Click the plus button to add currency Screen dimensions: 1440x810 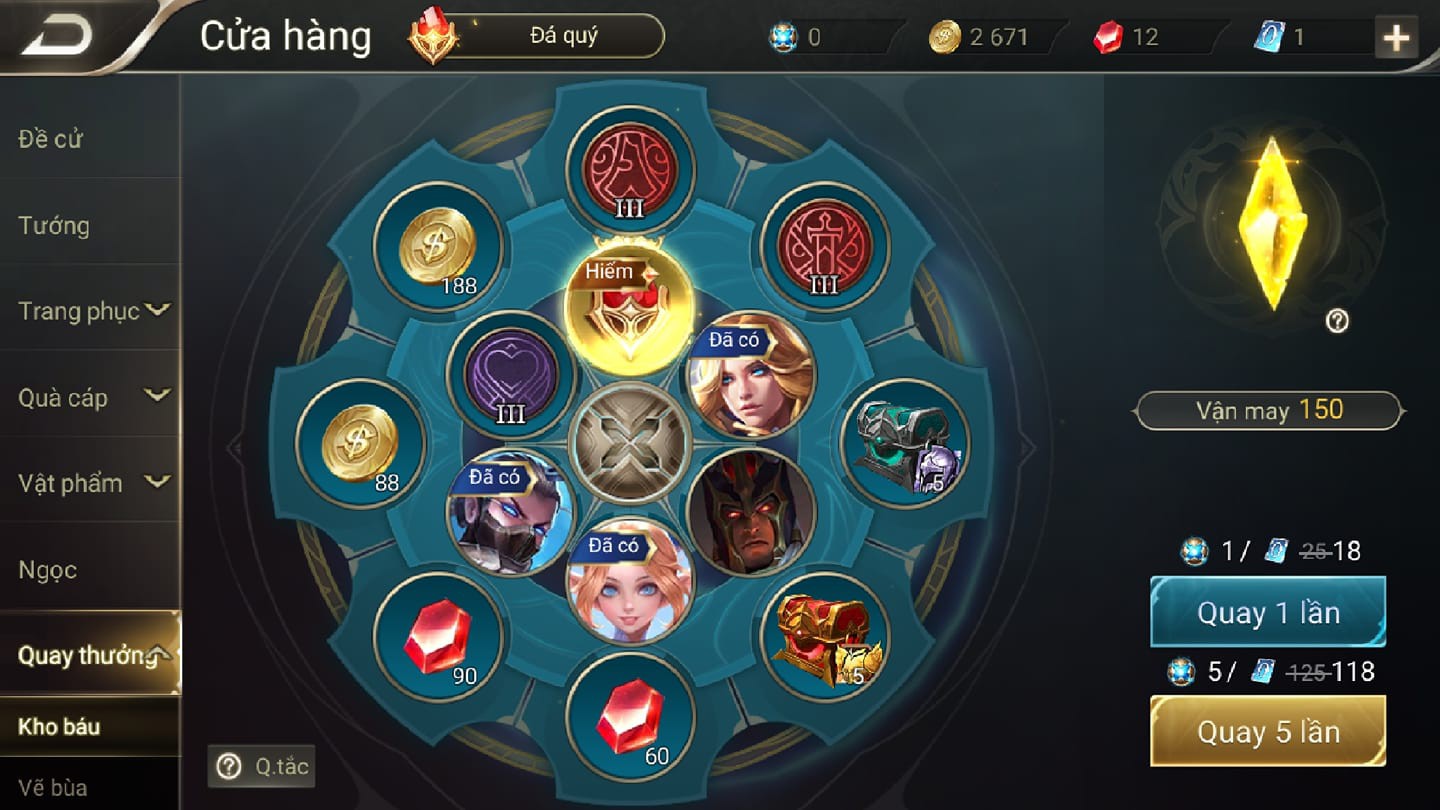tap(1396, 38)
